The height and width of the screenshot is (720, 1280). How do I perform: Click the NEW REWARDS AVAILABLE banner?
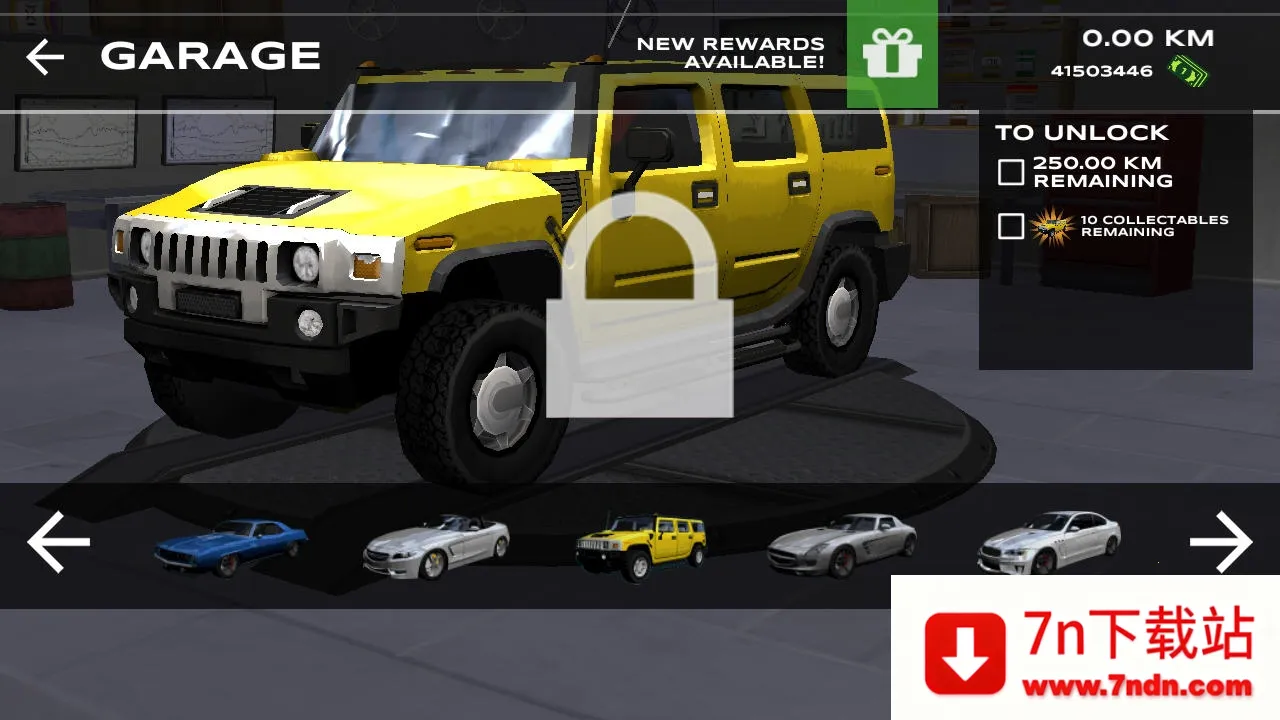[x=728, y=52]
